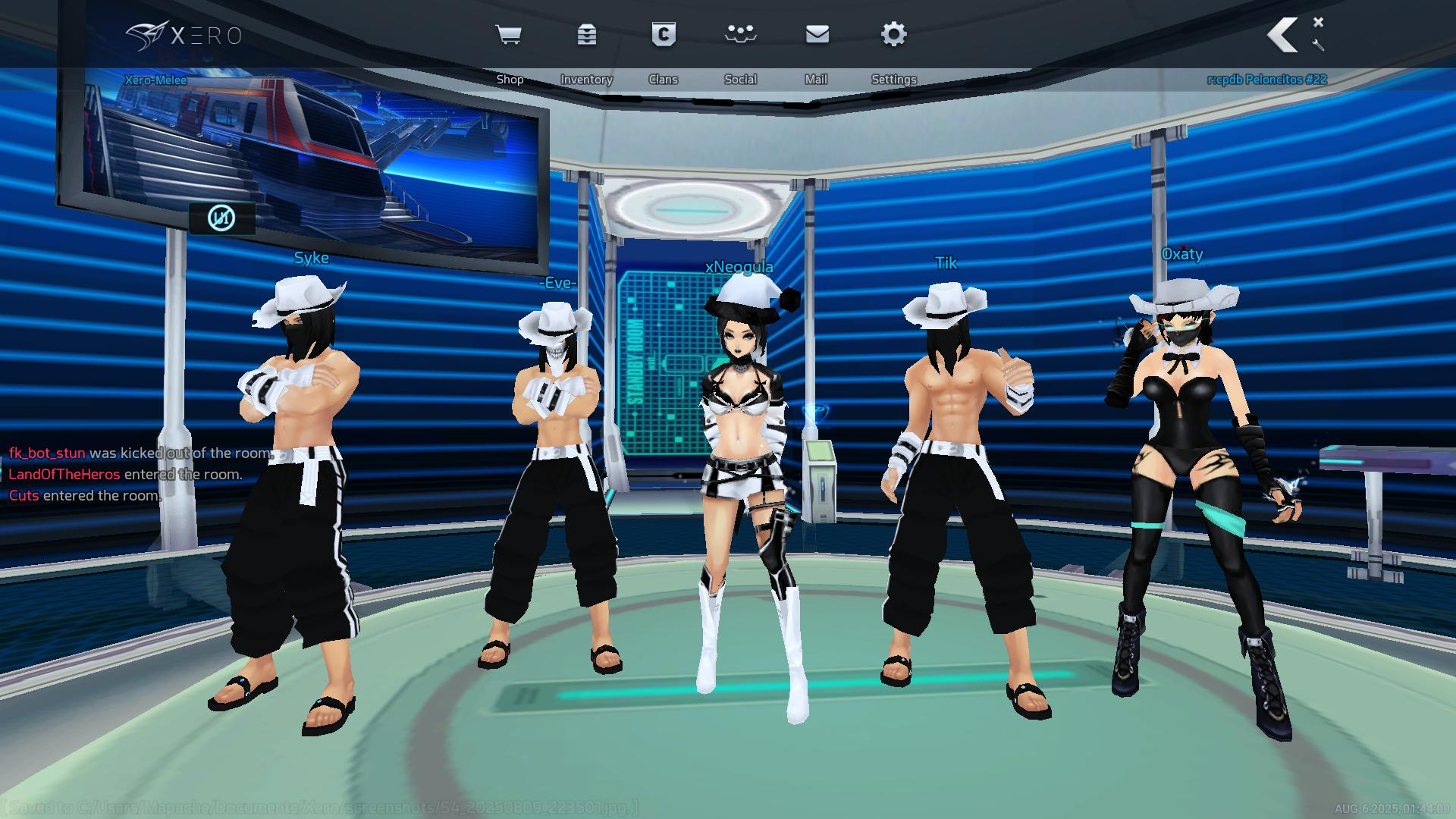Click the crossed-out circle icon on preview
This screenshot has height=819, width=1456.
221,218
